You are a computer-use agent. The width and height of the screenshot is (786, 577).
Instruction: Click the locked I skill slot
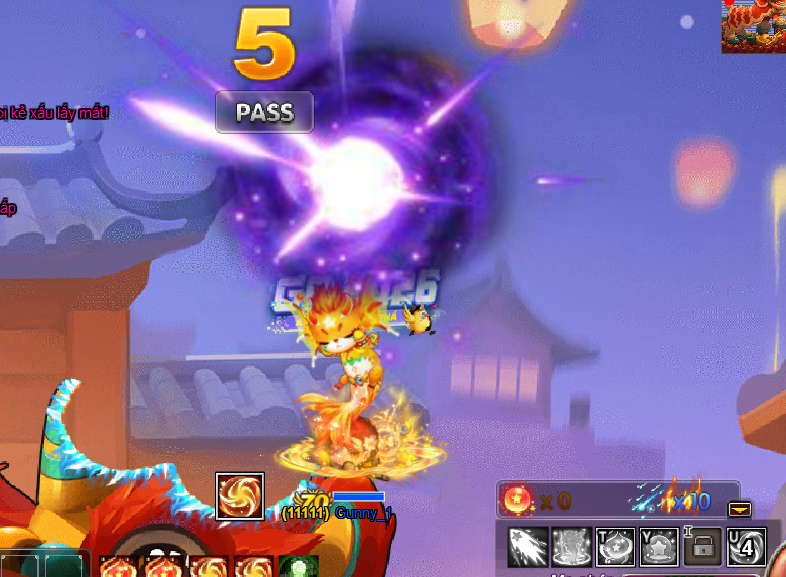pos(703,547)
